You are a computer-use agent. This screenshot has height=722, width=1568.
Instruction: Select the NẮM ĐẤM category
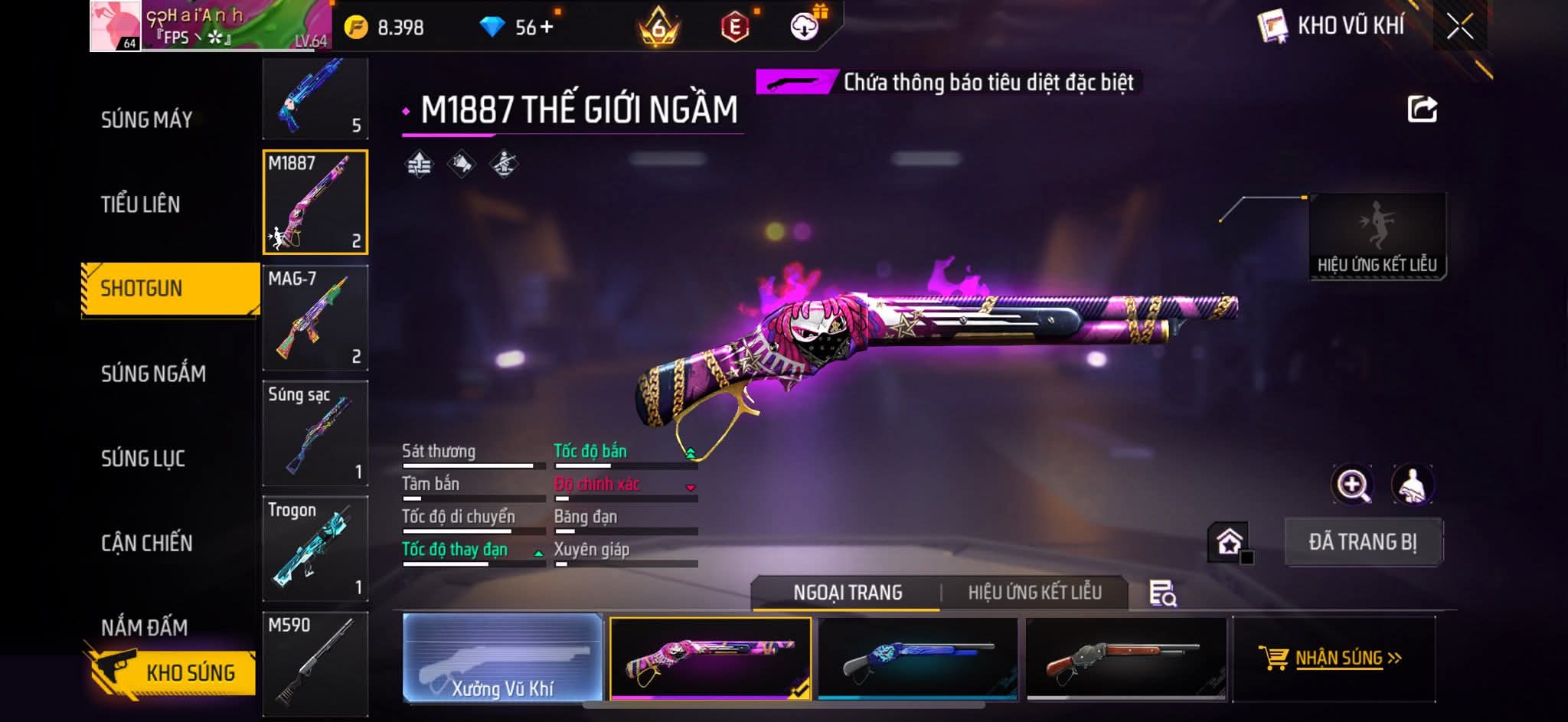(145, 627)
